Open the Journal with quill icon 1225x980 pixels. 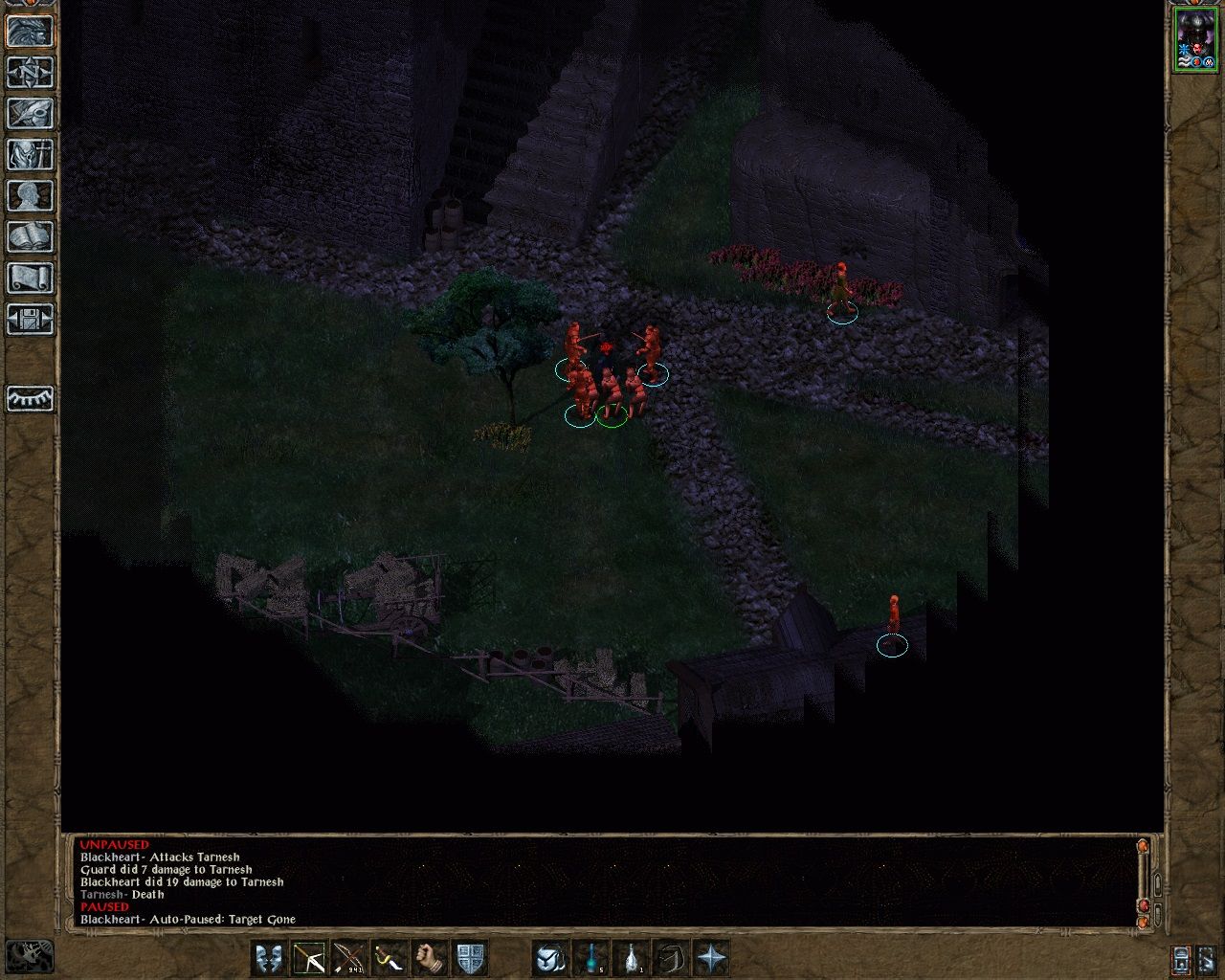(29, 114)
